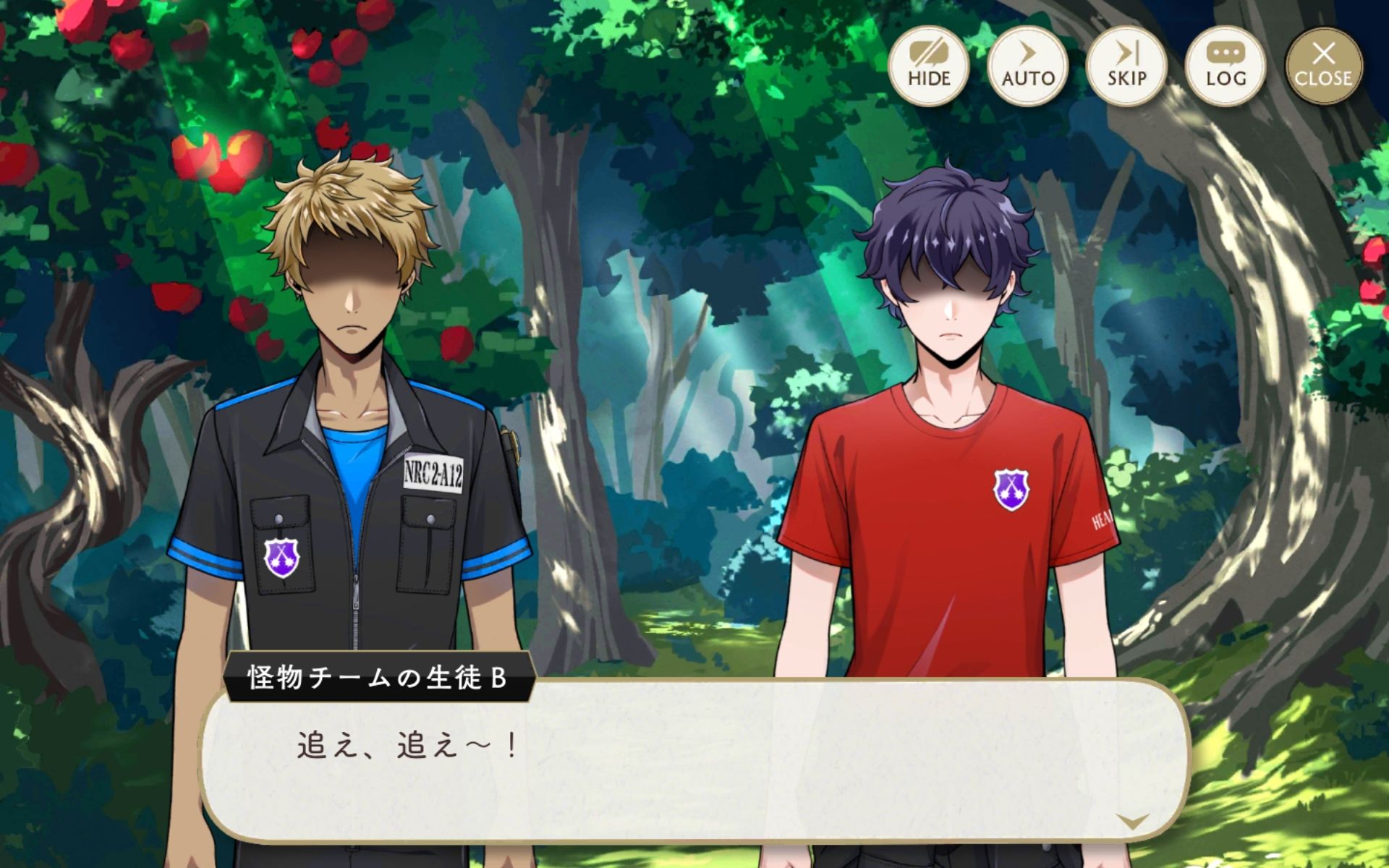Viewport: 1389px width, 868px height.
Task: Close the story with the CLOSE button
Action: click(1324, 66)
